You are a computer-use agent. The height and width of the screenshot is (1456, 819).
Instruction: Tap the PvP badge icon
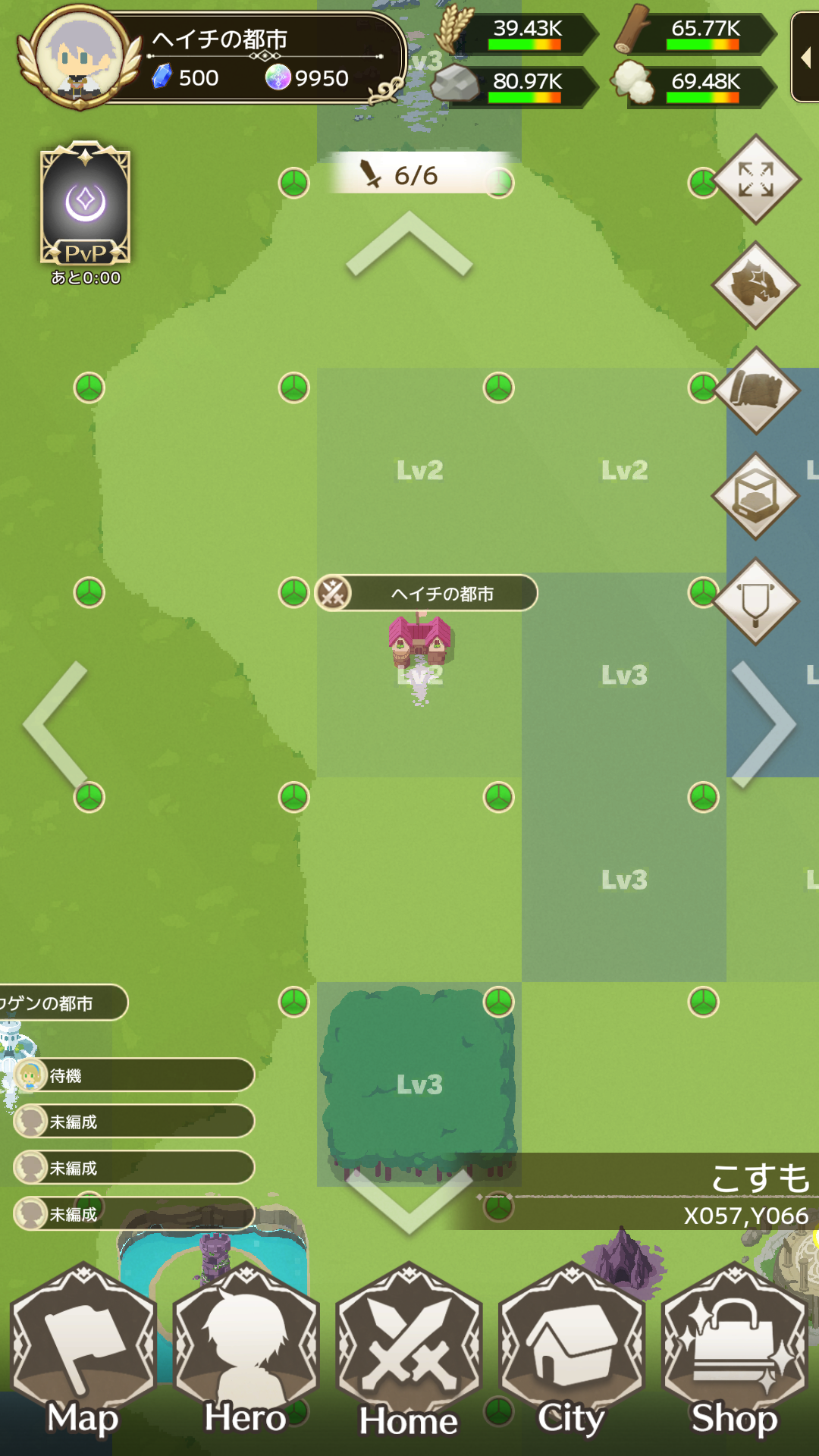(86, 203)
